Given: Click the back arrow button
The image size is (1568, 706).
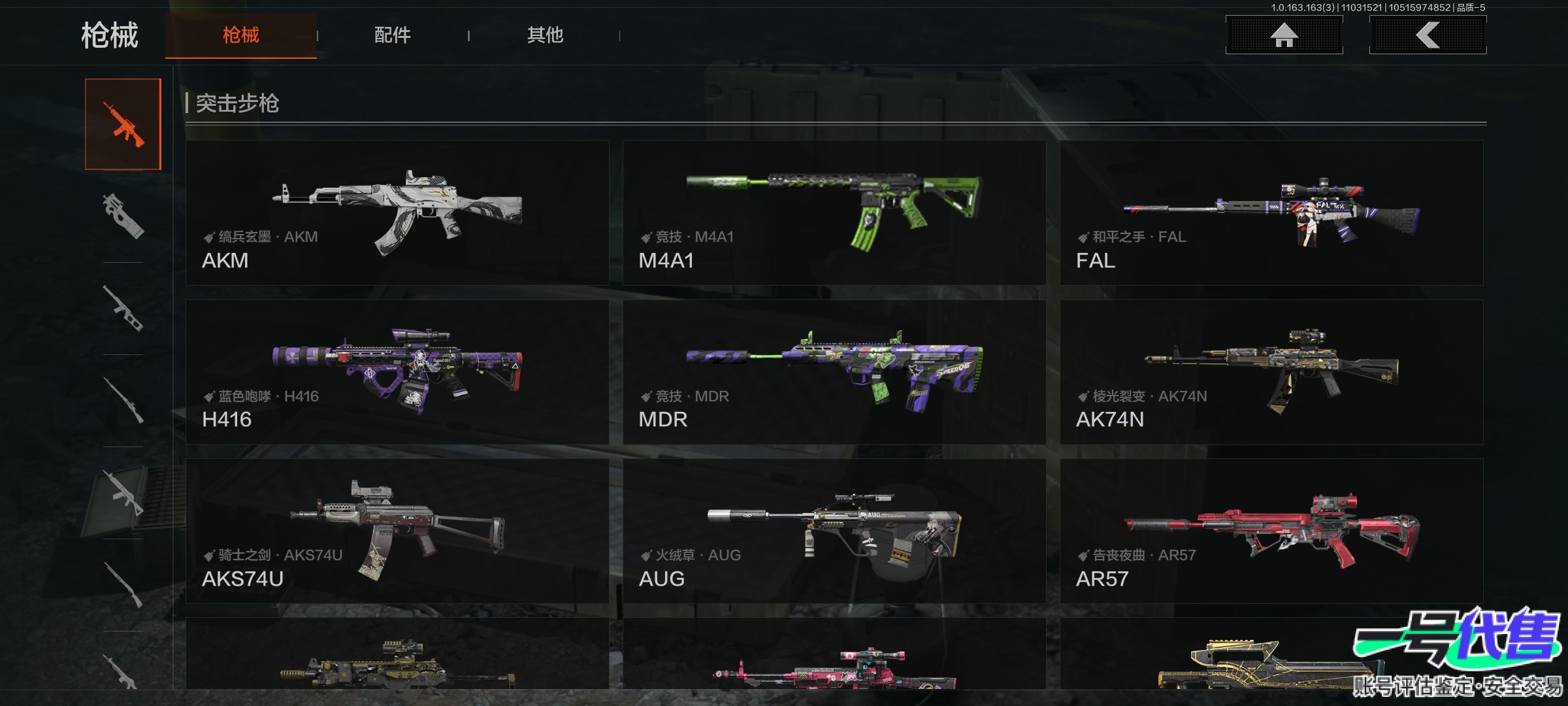Looking at the screenshot, I should (1428, 35).
